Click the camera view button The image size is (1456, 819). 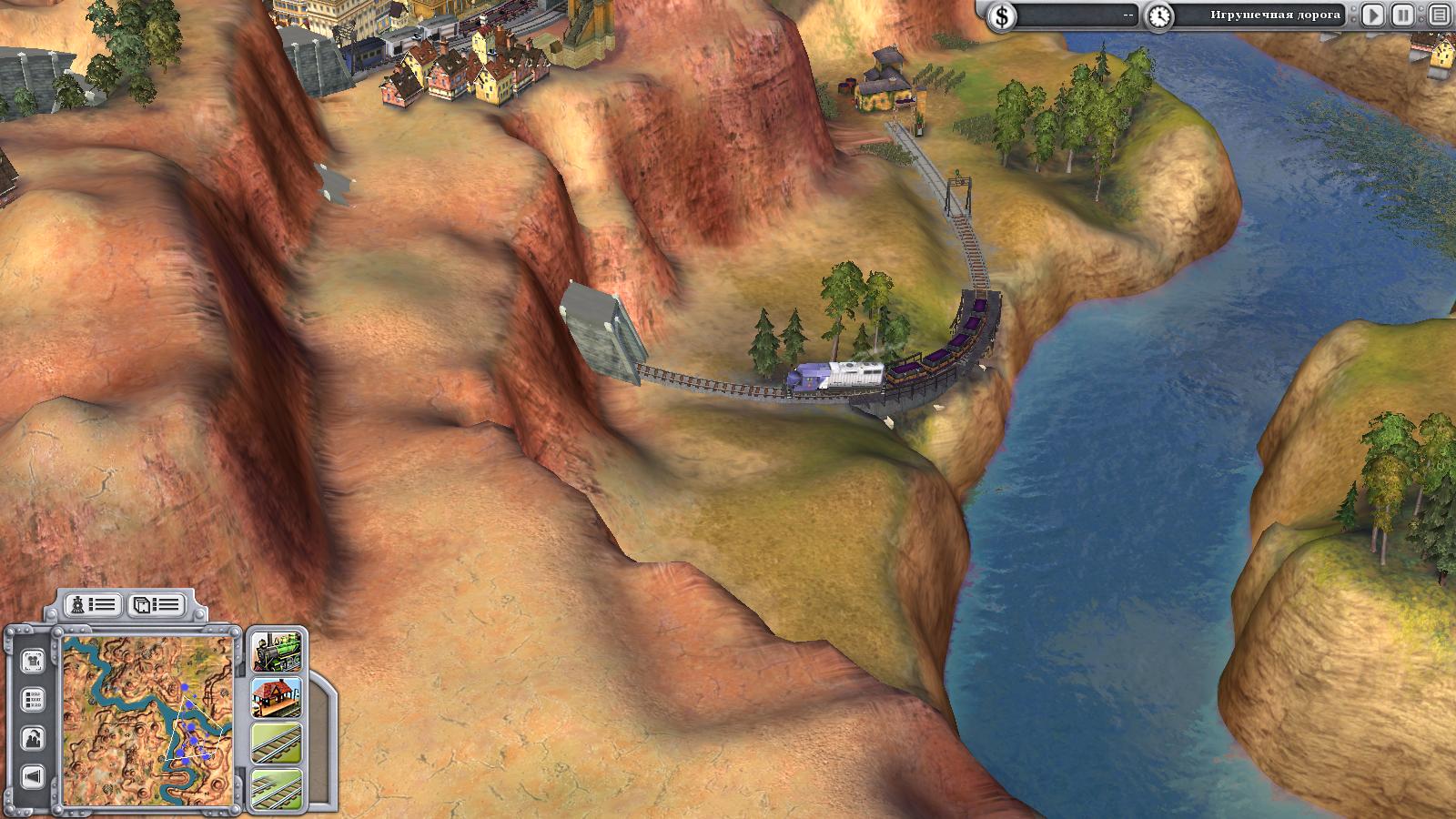(33, 659)
